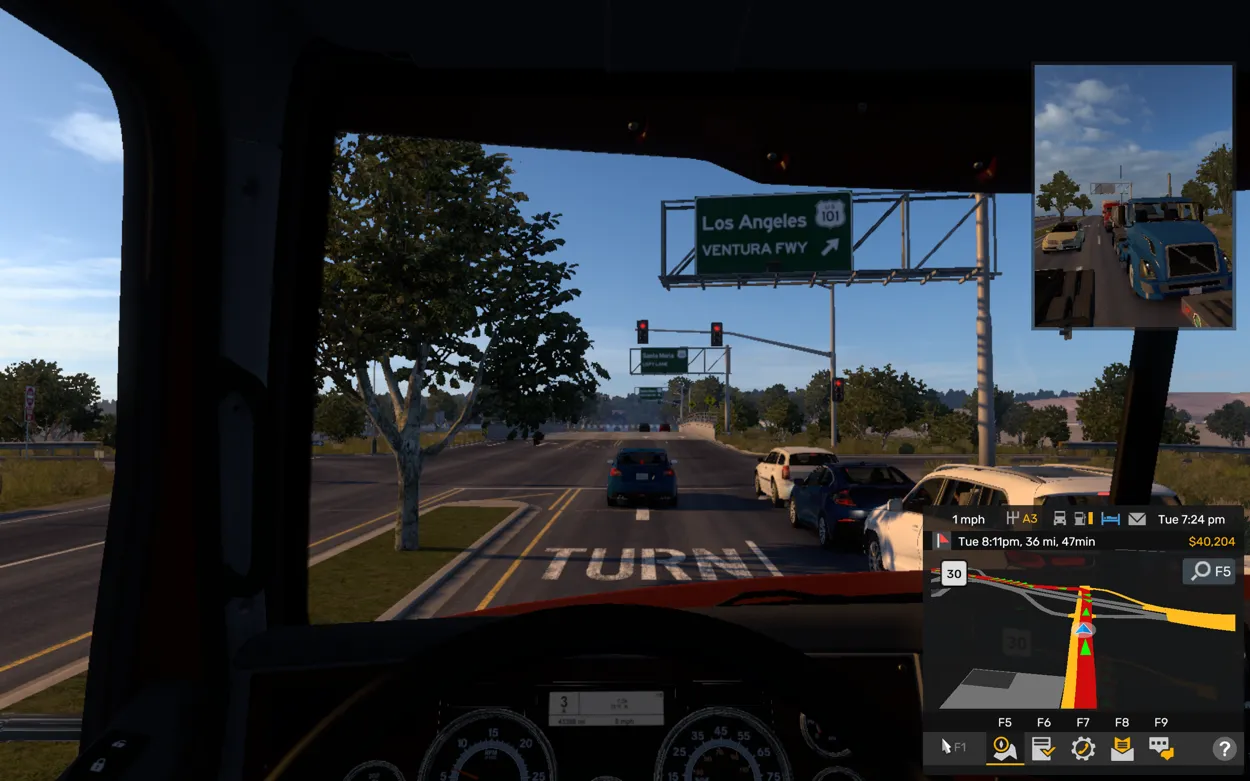The width and height of the screenshot is (1250, 781).
Task: Zoom the GPS map with magnifier button
Action: [1209, 571]
